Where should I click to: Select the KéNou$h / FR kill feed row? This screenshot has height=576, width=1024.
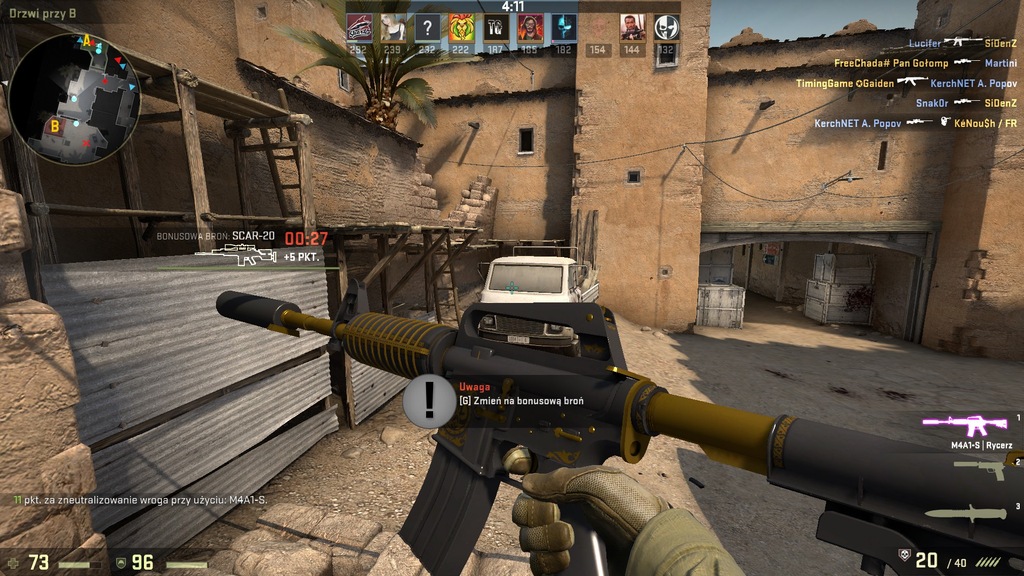(915, 123)
